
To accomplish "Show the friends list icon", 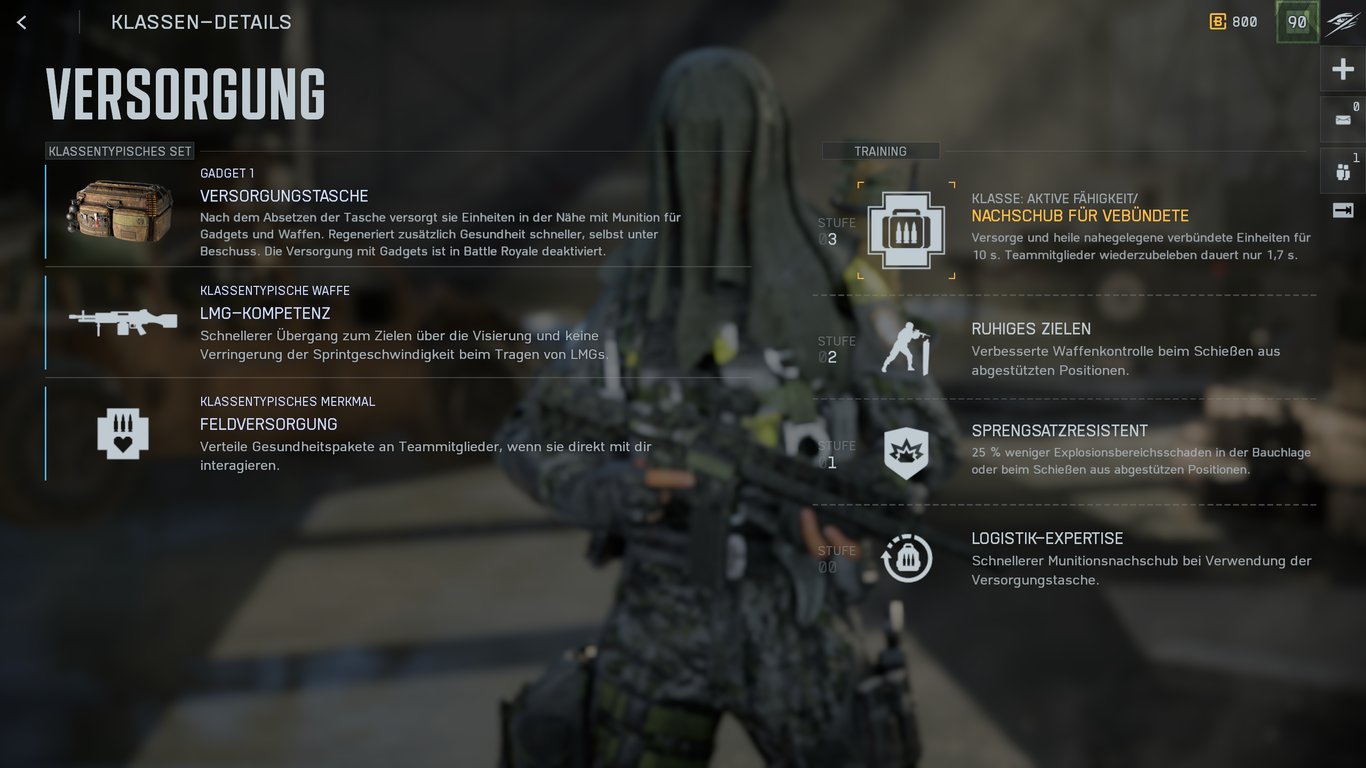I will tap(1342, 171).
